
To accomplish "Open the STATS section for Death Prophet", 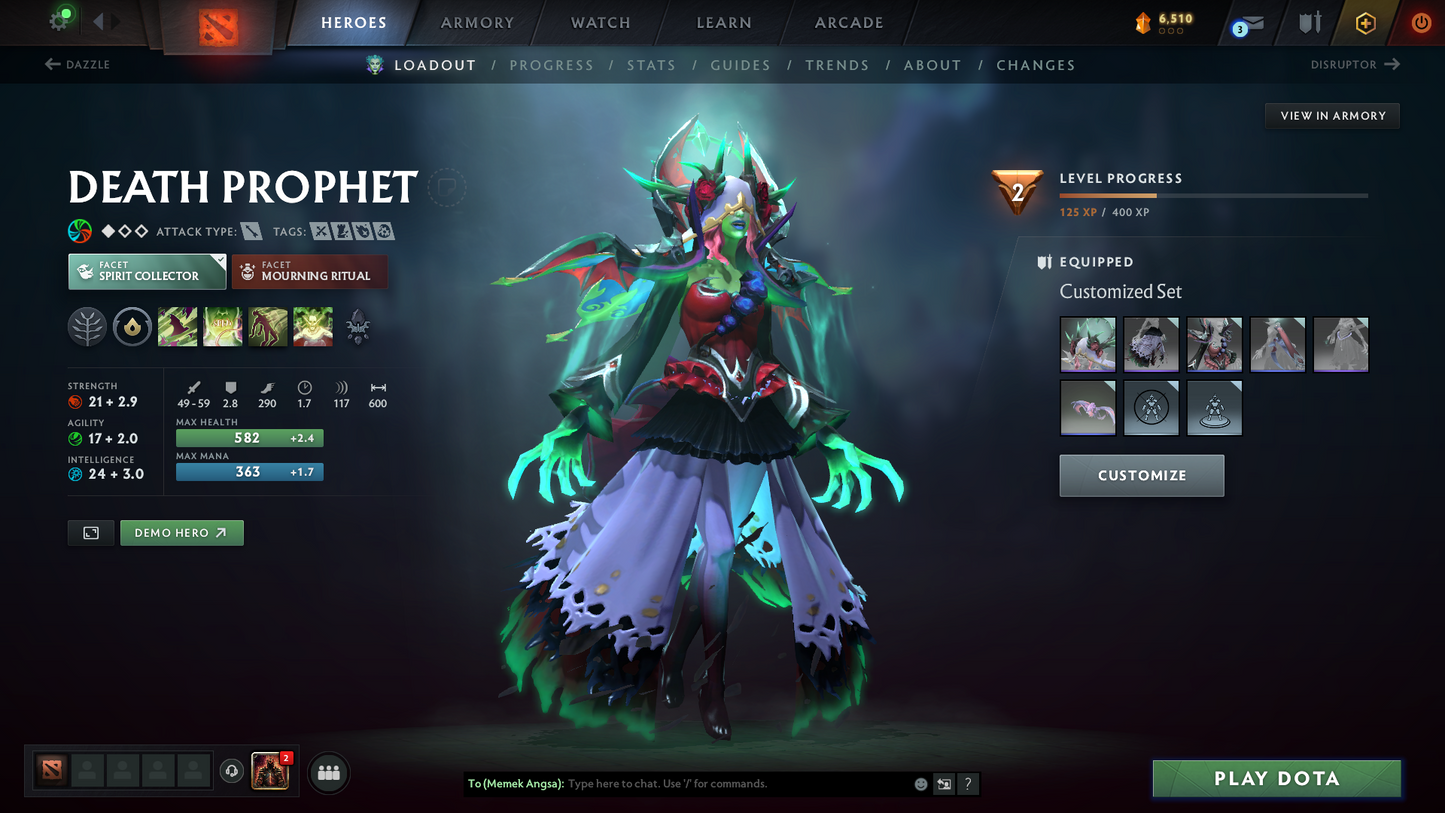I will (x=651, y=64).
